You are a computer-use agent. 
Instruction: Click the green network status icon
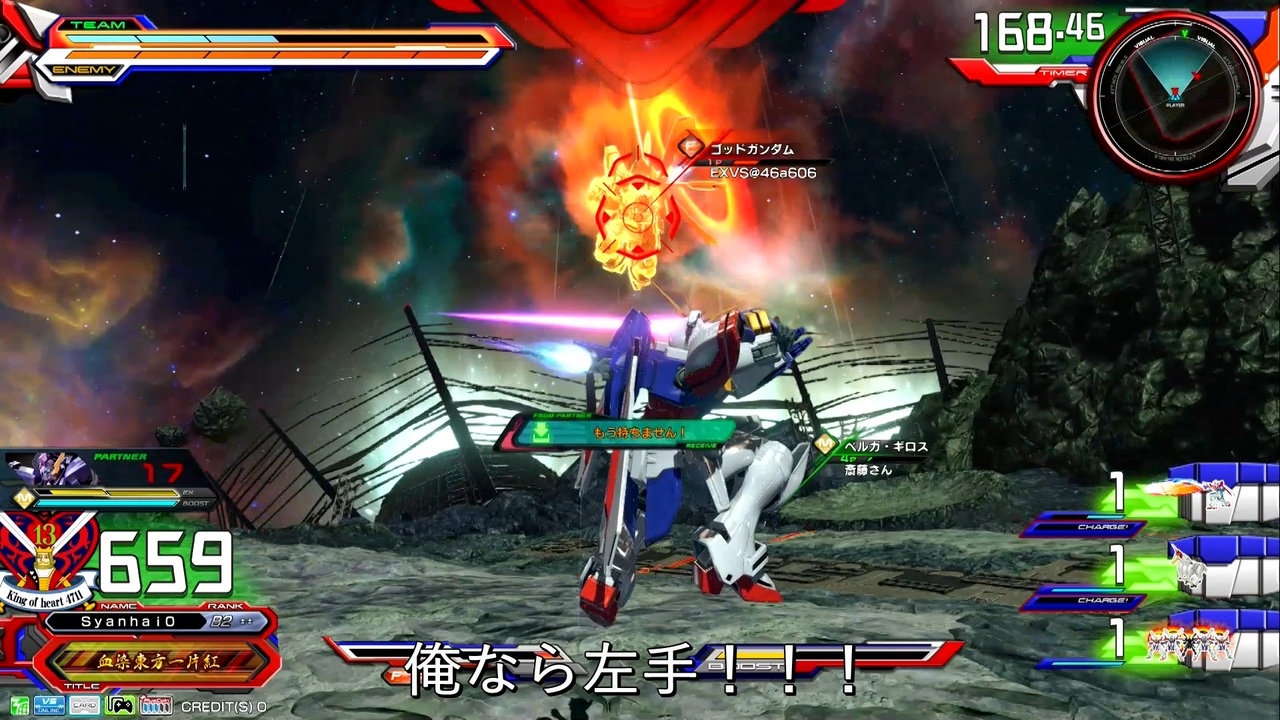[19, 705]
